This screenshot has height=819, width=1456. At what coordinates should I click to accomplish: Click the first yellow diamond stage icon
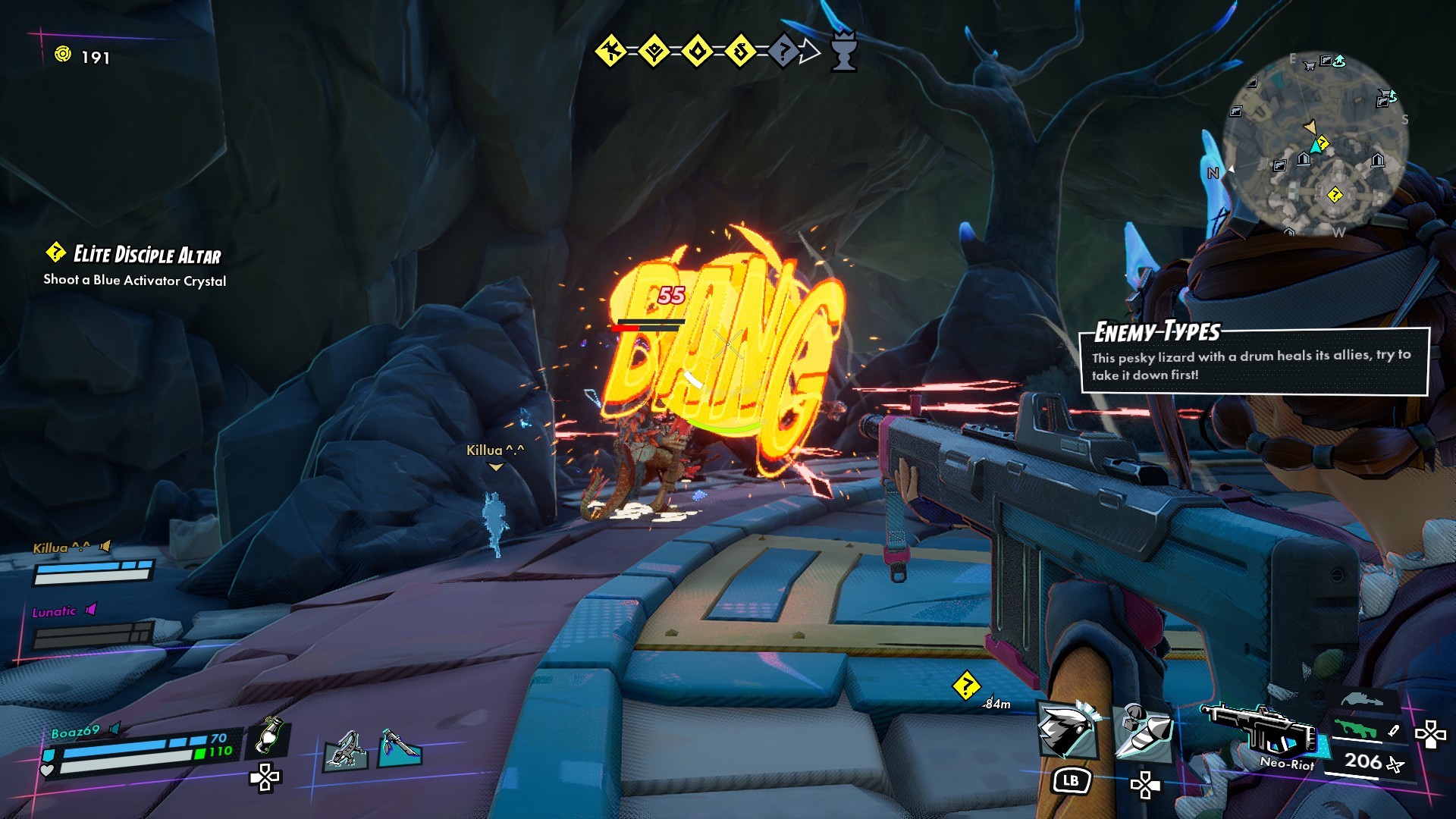point(610,52)
